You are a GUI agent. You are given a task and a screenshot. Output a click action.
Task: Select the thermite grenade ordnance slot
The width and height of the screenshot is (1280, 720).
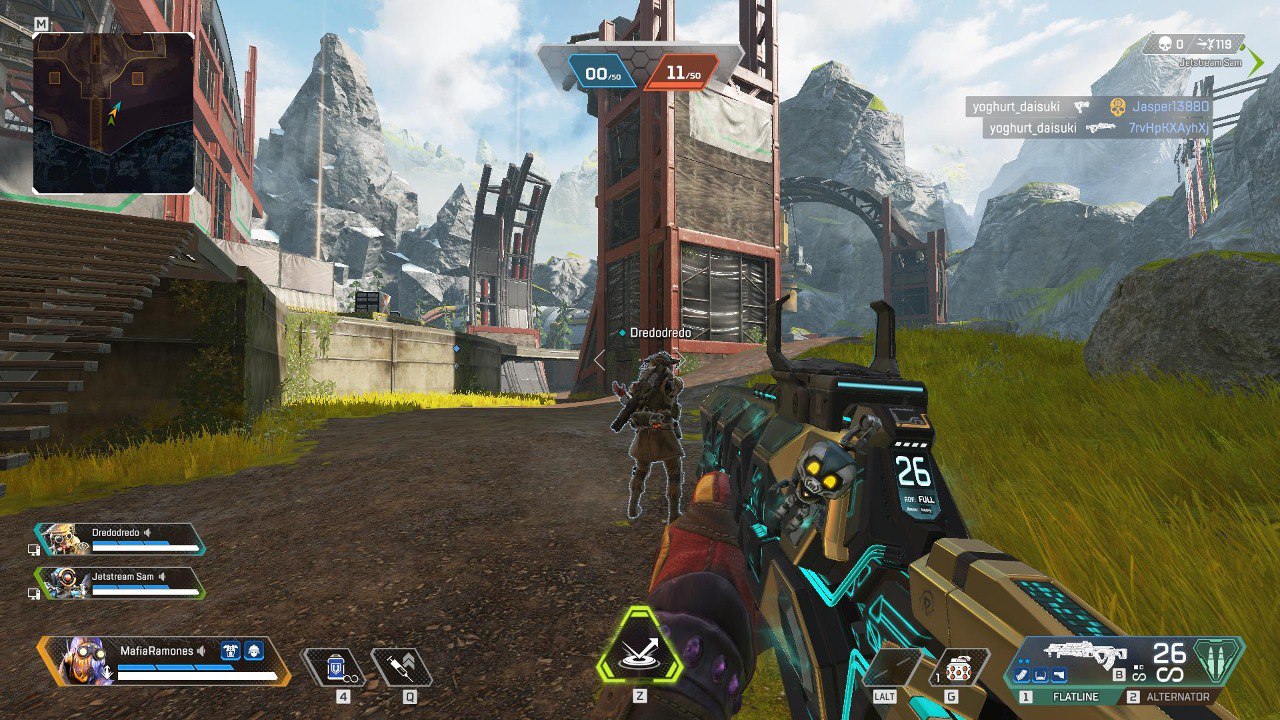pos(959,667)
